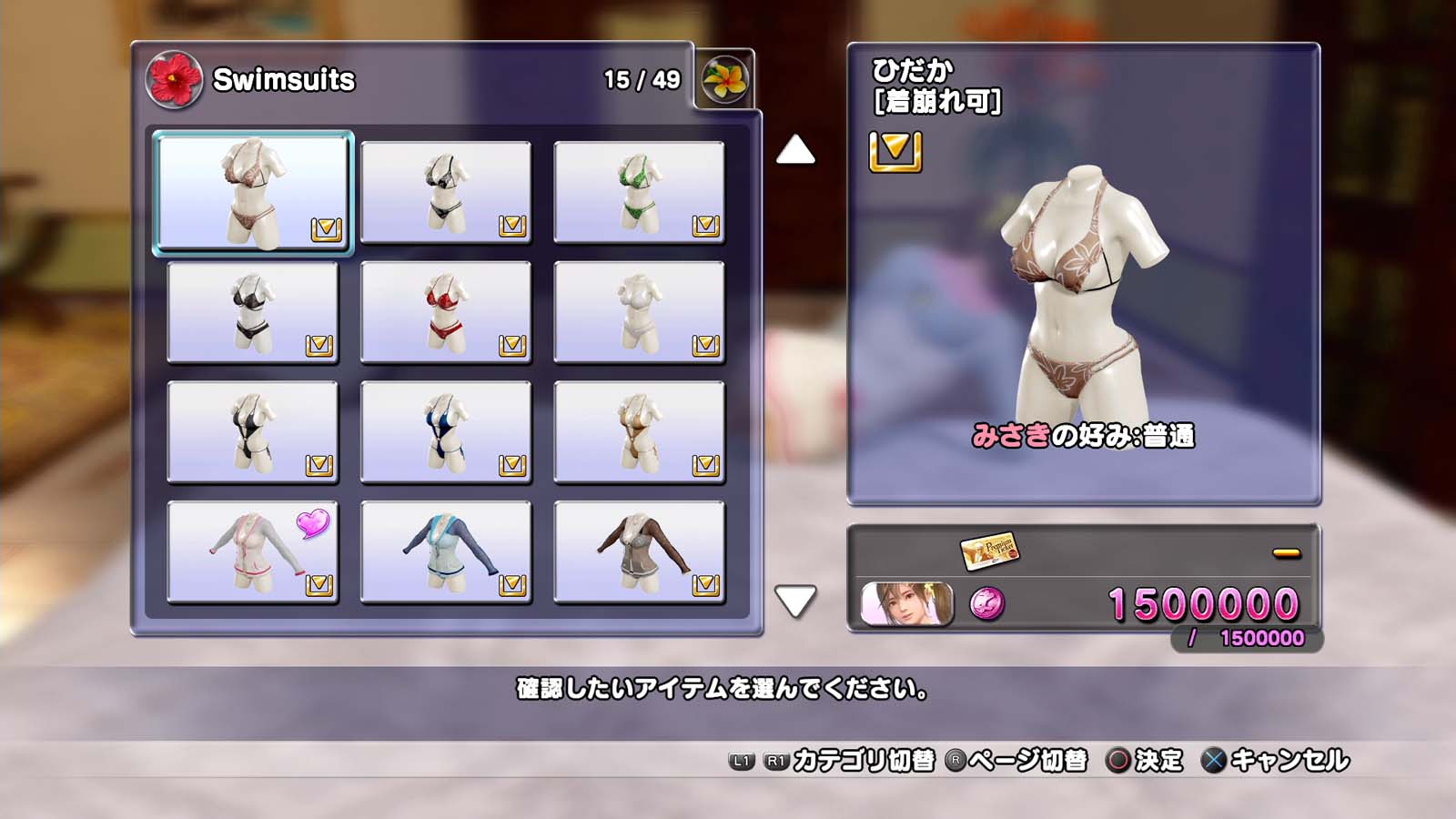Select the light blue hoodie swimsuit
1456x819 pixels.
(x=446, y=552)
